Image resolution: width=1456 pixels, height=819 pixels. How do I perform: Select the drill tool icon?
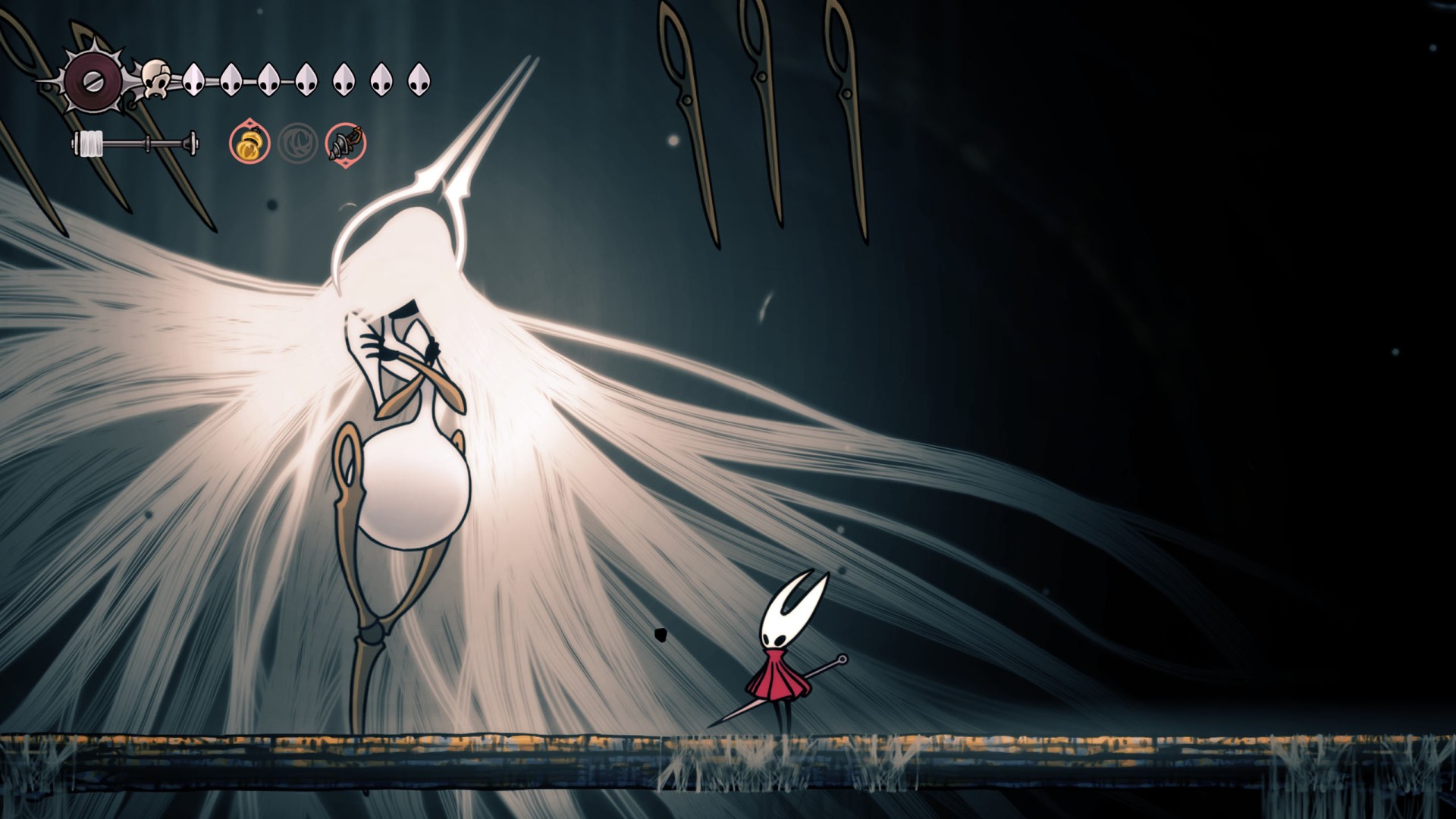pos(346,143)
